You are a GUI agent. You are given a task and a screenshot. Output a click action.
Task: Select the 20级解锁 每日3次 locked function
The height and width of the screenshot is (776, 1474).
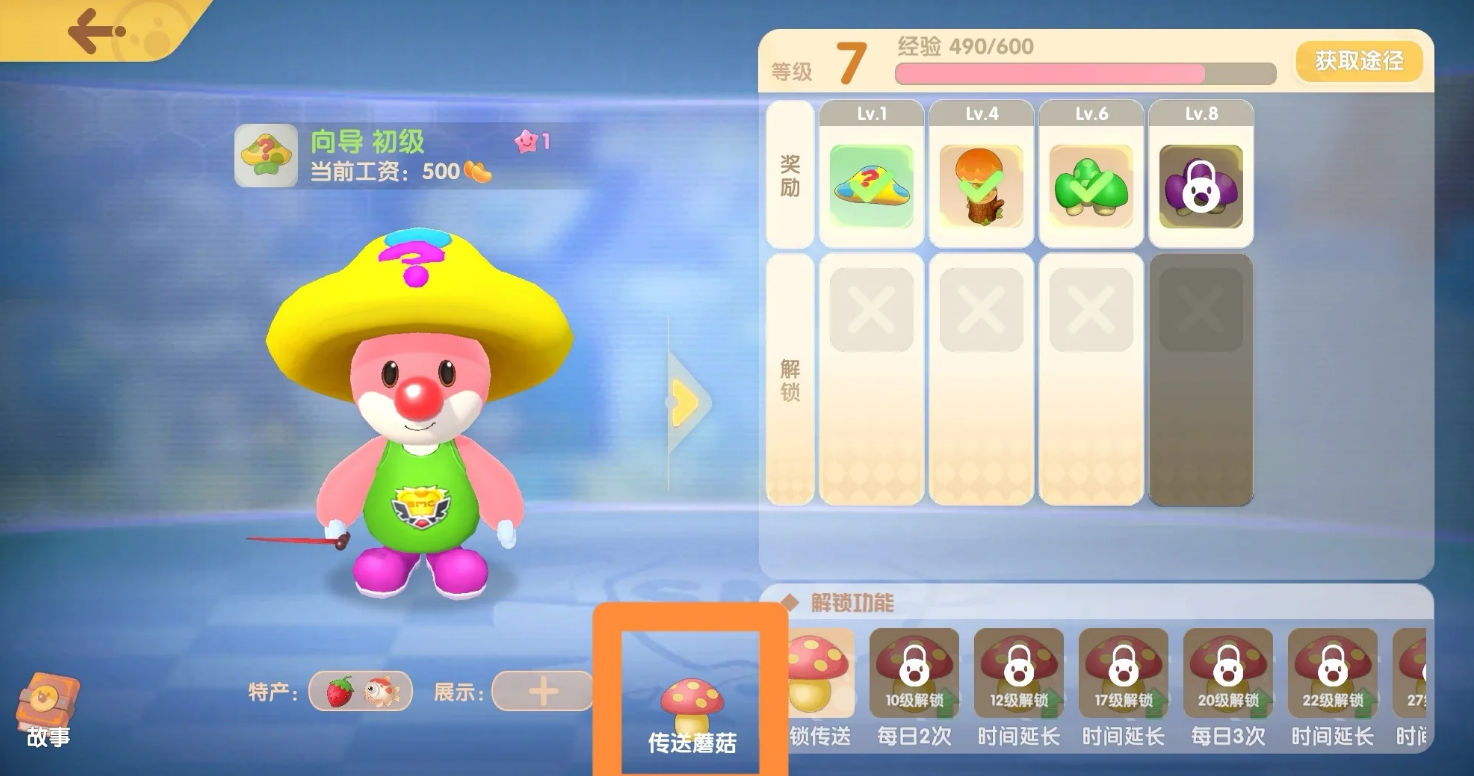coord(1227,670)
